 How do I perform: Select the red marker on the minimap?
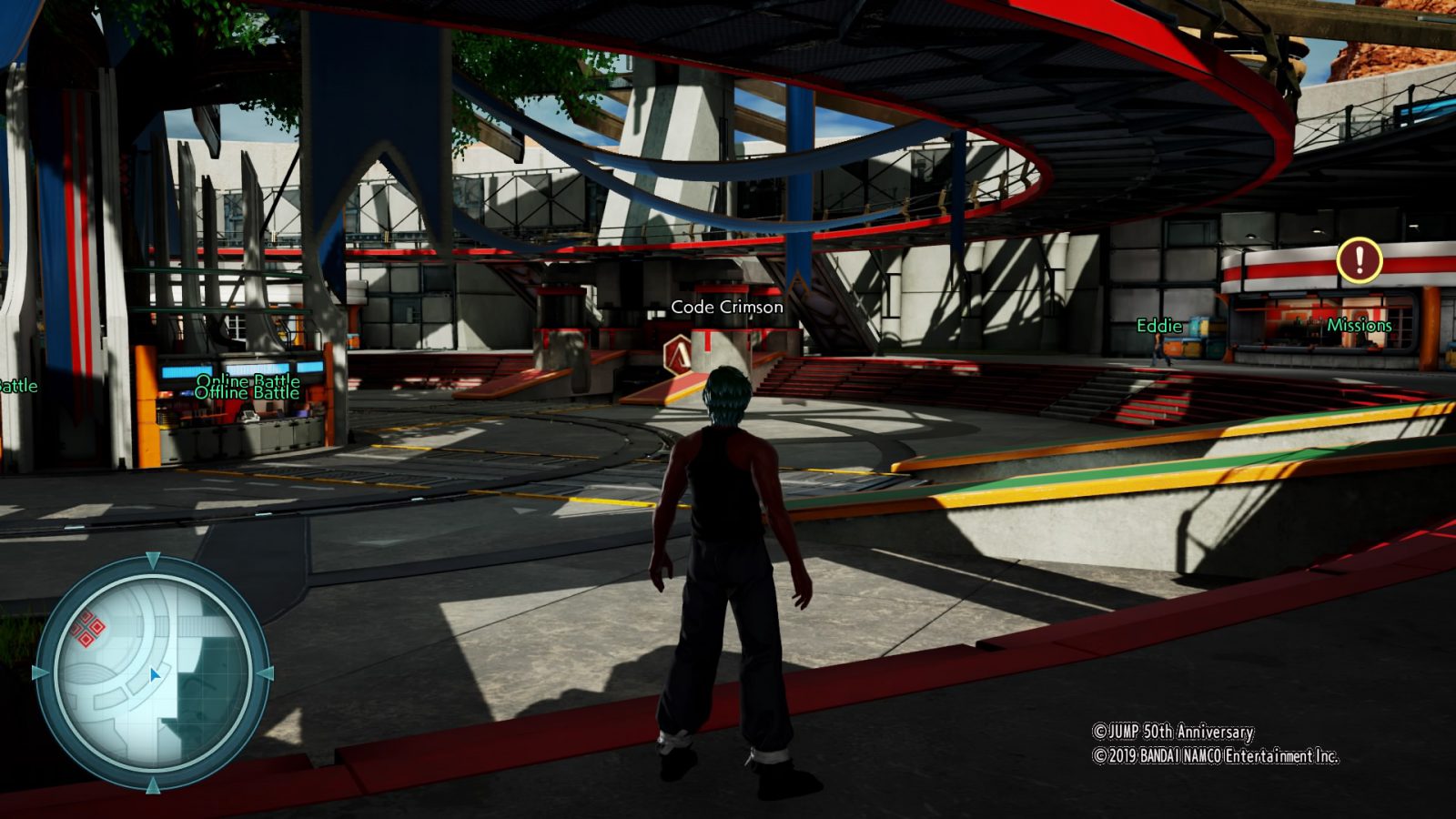(x=88, y=629)
